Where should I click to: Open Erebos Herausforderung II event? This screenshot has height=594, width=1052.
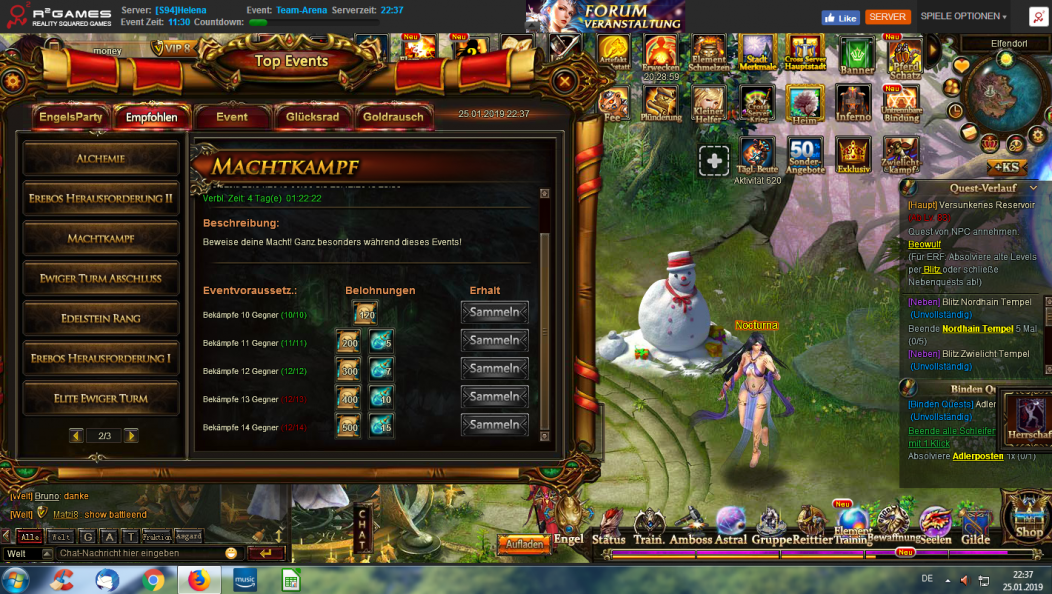point(101,199)
